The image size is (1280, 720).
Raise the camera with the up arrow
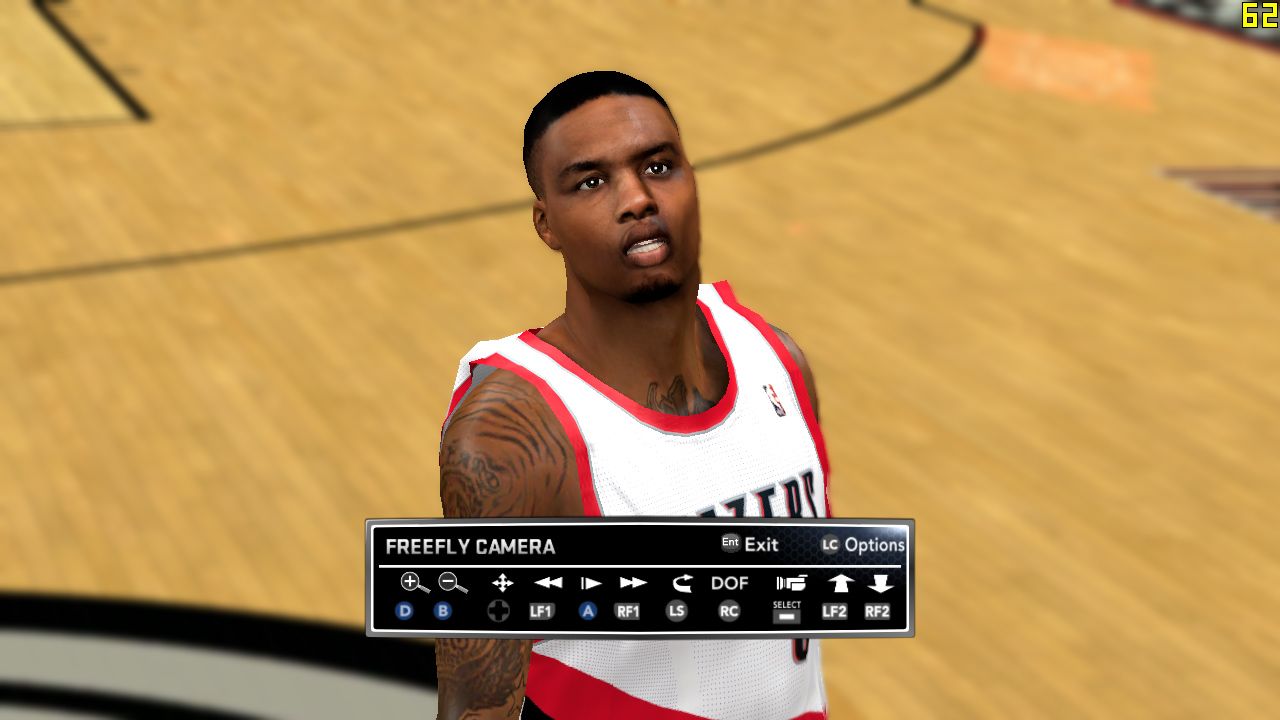(x=839, y=583)
